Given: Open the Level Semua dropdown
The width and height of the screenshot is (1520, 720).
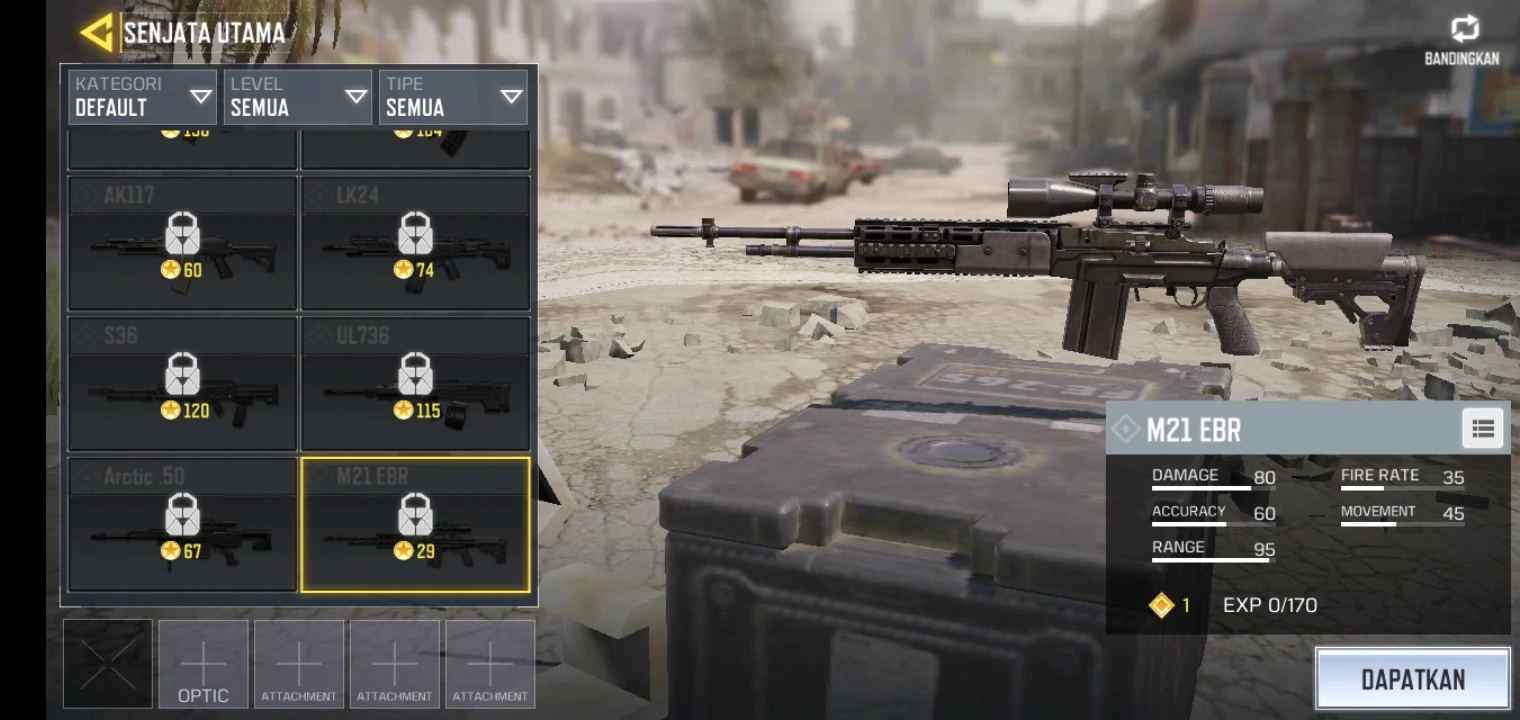Looking at the screenshot, I should [298, 97].
